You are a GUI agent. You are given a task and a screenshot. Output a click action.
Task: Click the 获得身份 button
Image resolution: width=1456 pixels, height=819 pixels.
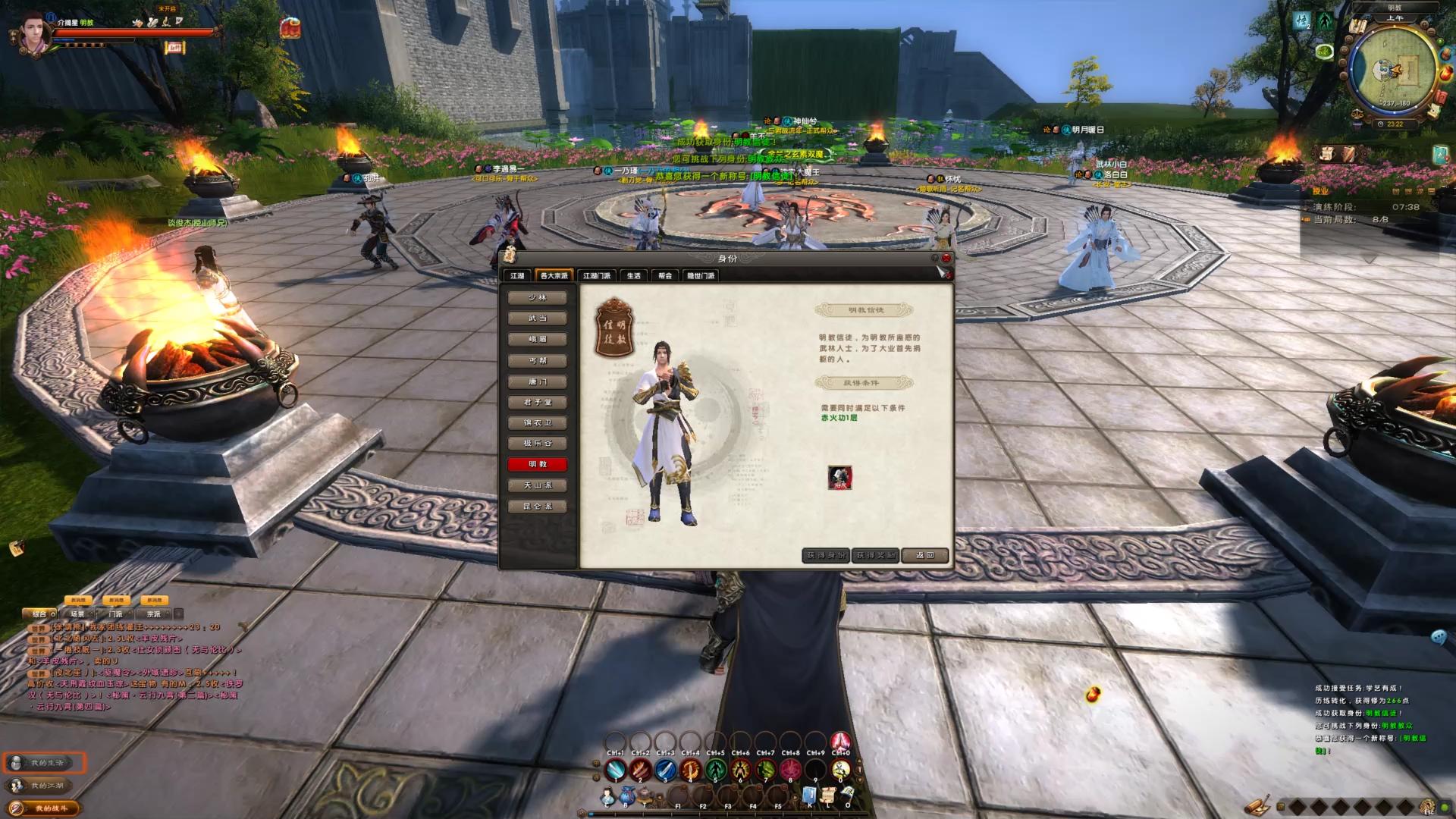(x=825, y=556)
